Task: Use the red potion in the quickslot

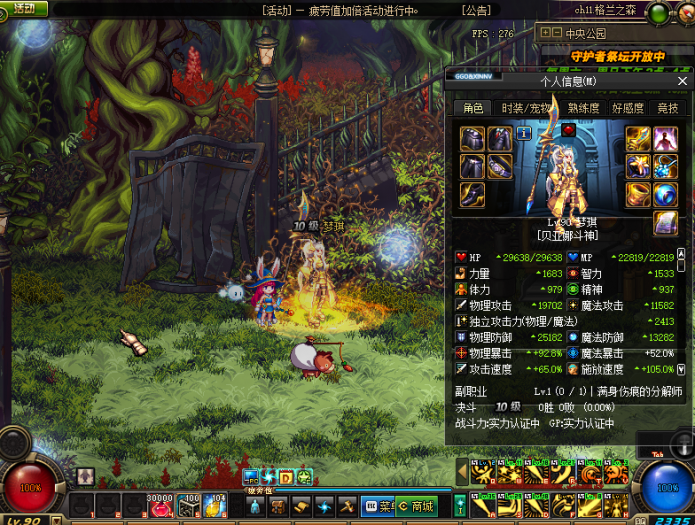Action: pos(160,508)
